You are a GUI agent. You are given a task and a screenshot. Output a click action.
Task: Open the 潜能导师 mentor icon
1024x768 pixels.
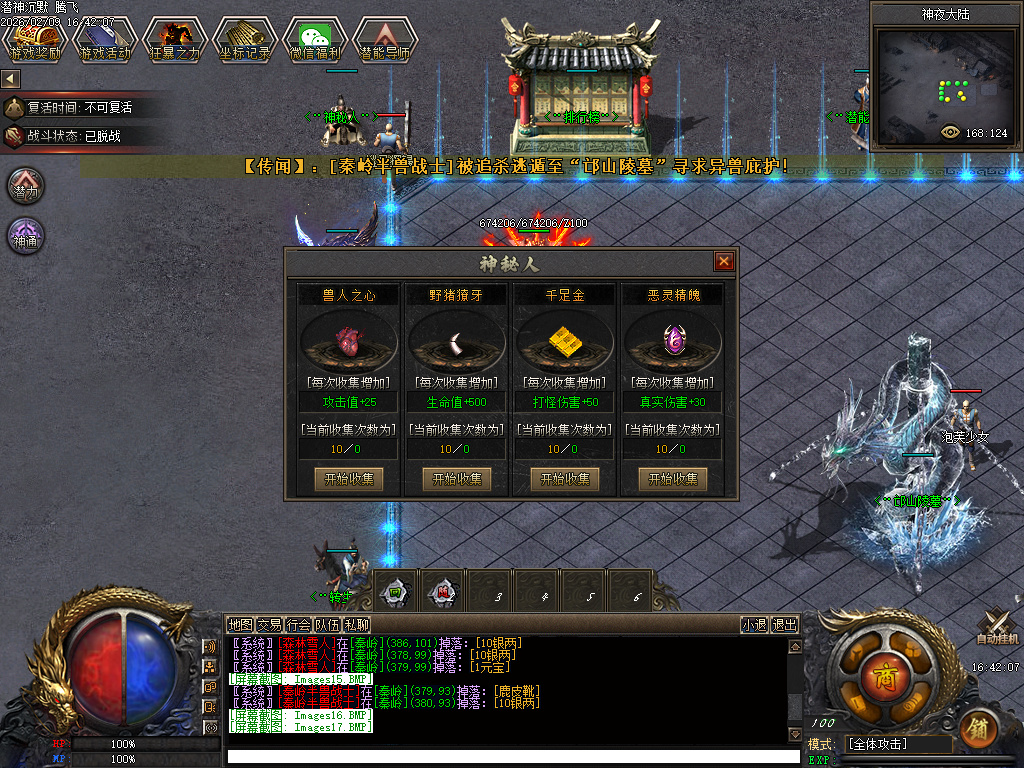384,40
